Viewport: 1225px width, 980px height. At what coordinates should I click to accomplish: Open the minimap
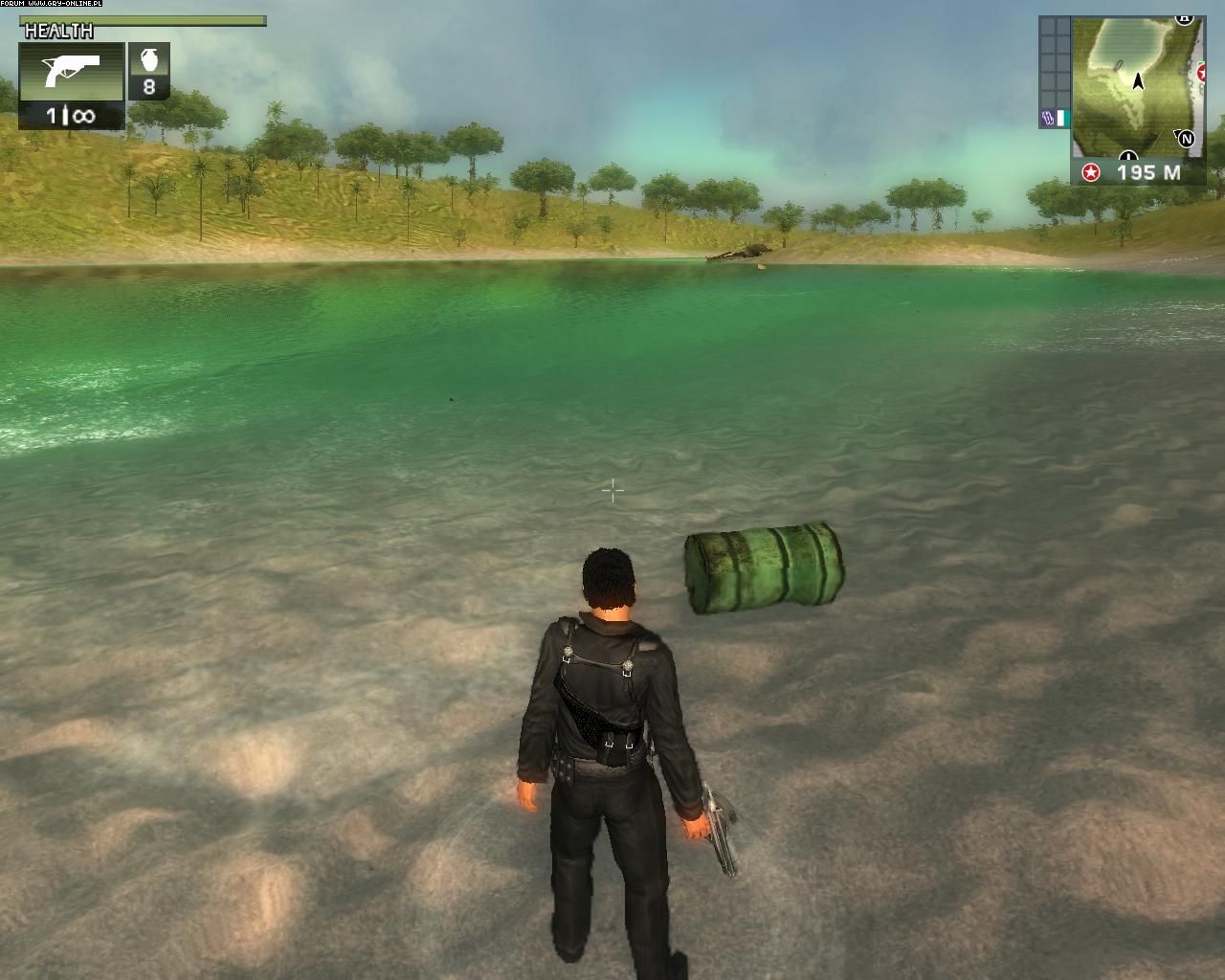(1134, 84)
